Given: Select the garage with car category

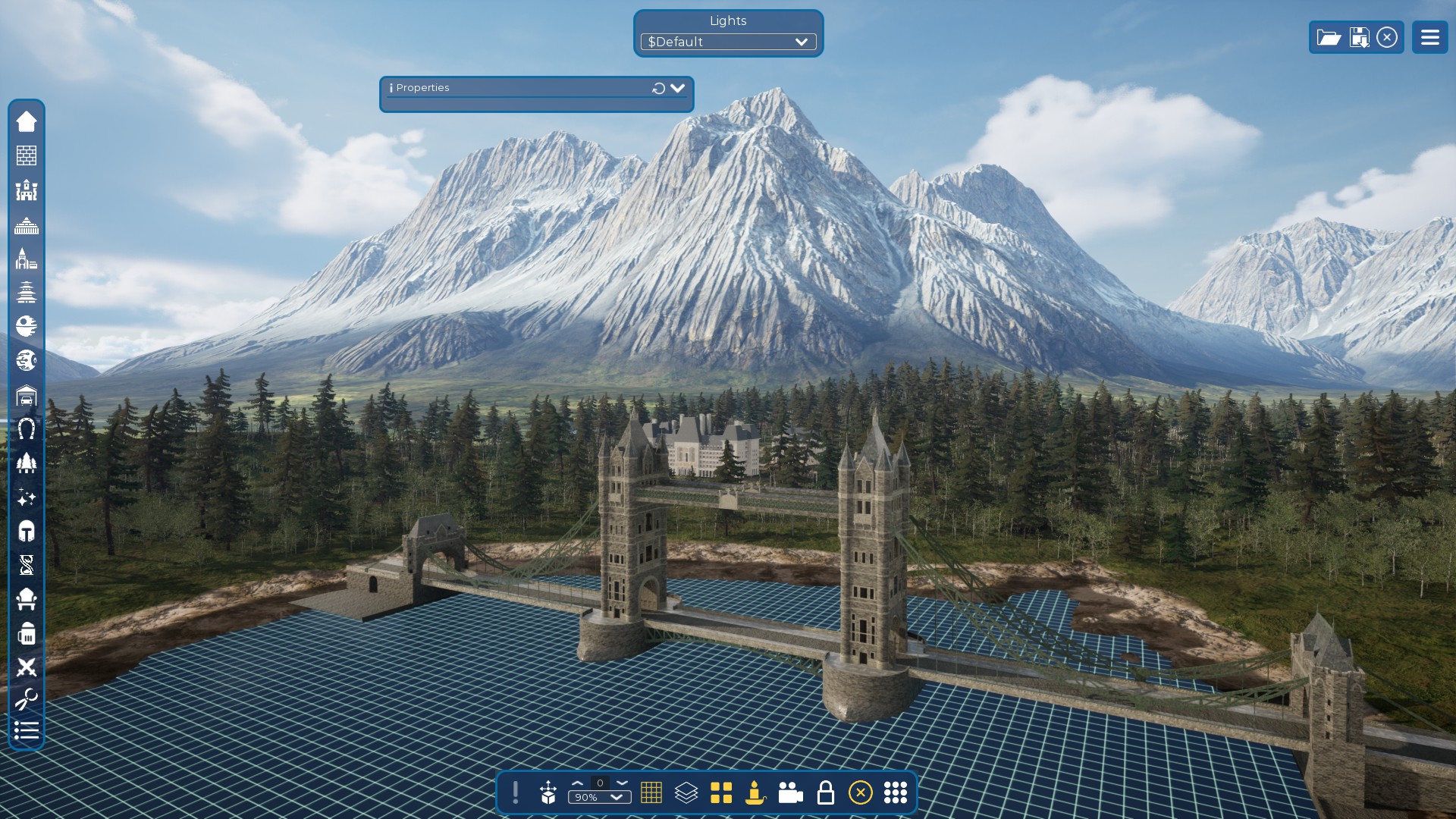Looking at the screenshot, I should [27, 395].
